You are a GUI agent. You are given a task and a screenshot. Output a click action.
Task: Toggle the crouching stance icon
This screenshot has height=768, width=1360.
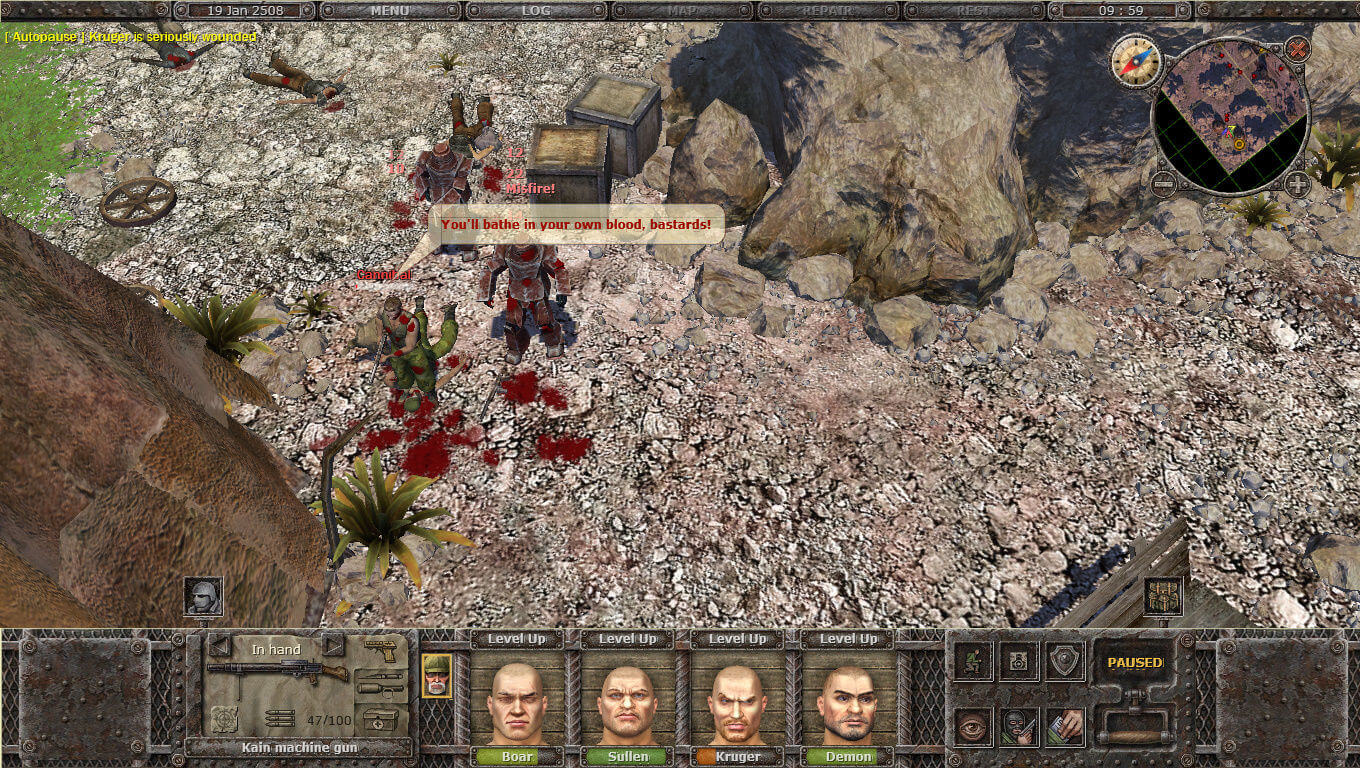[973, 661]
